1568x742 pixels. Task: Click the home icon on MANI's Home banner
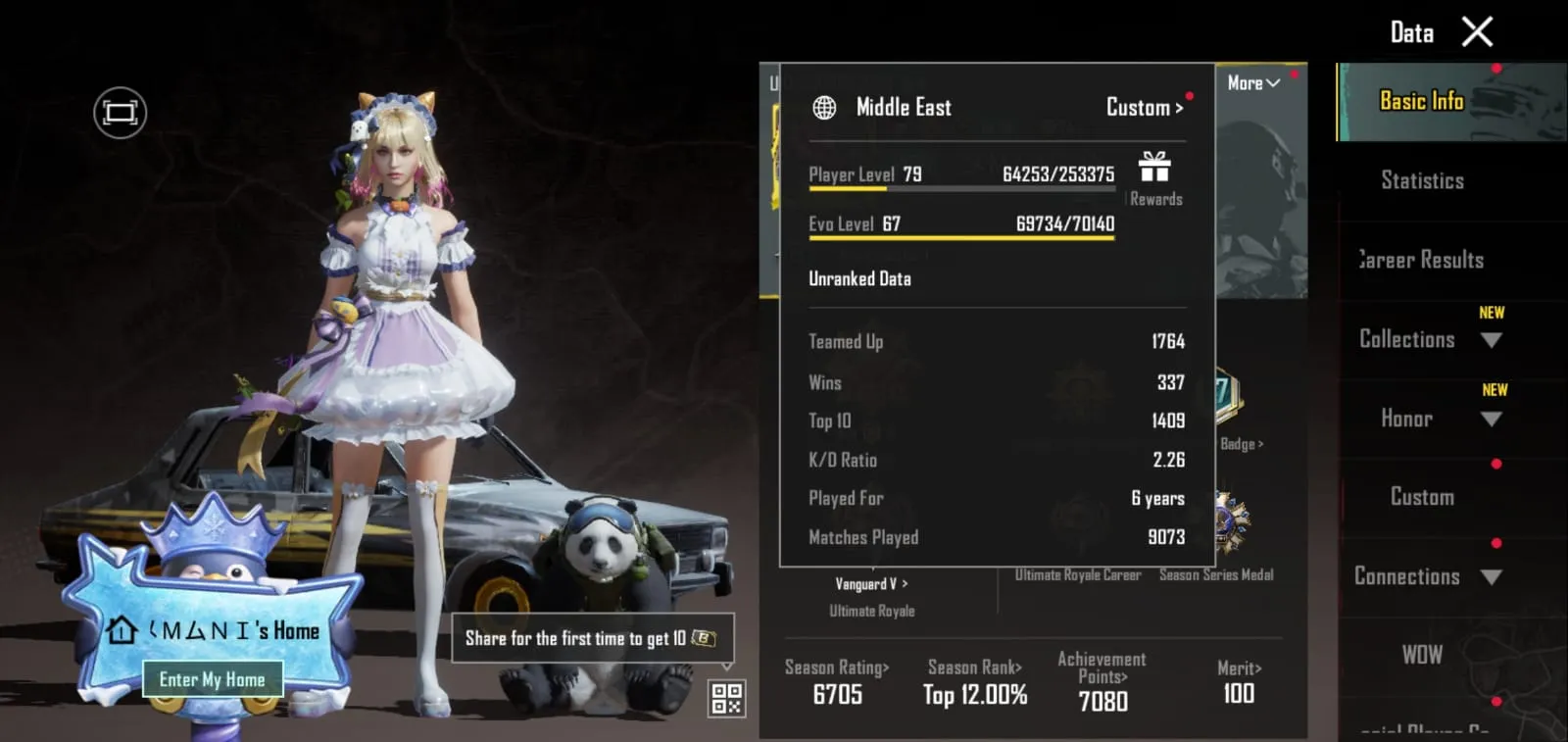[x=122, y=630]
